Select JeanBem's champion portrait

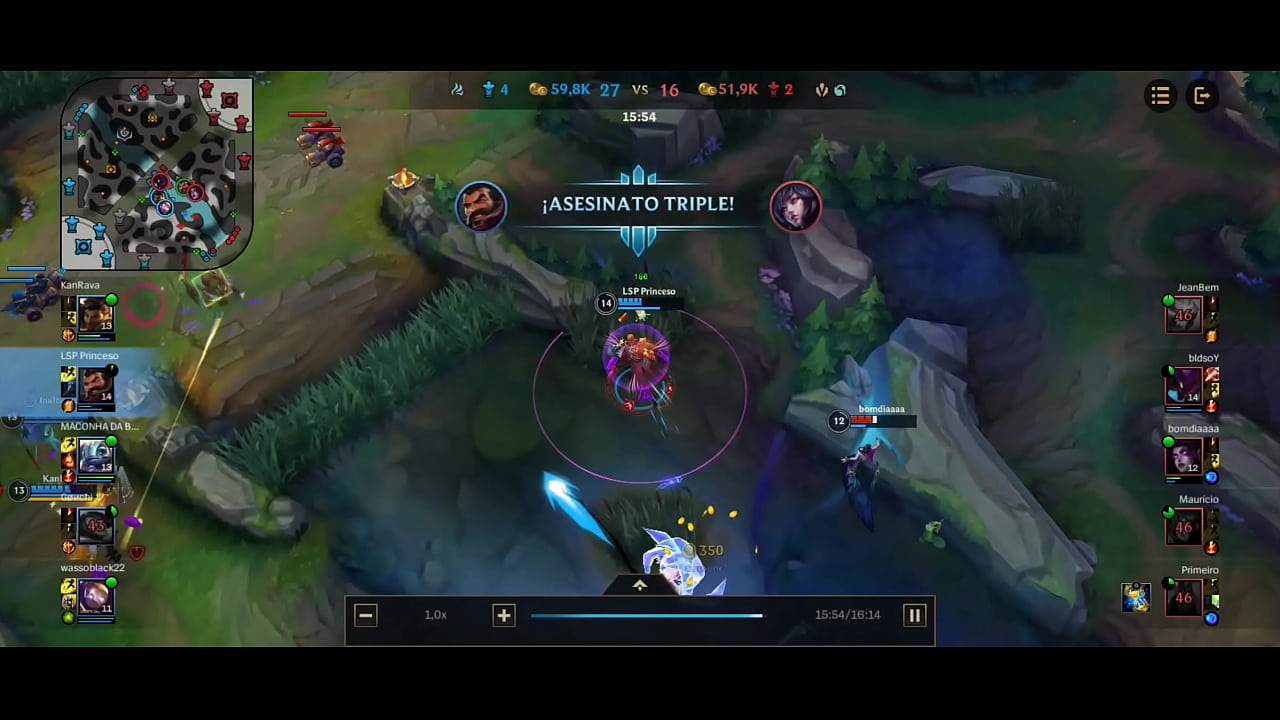click(x=1185, y=315)
